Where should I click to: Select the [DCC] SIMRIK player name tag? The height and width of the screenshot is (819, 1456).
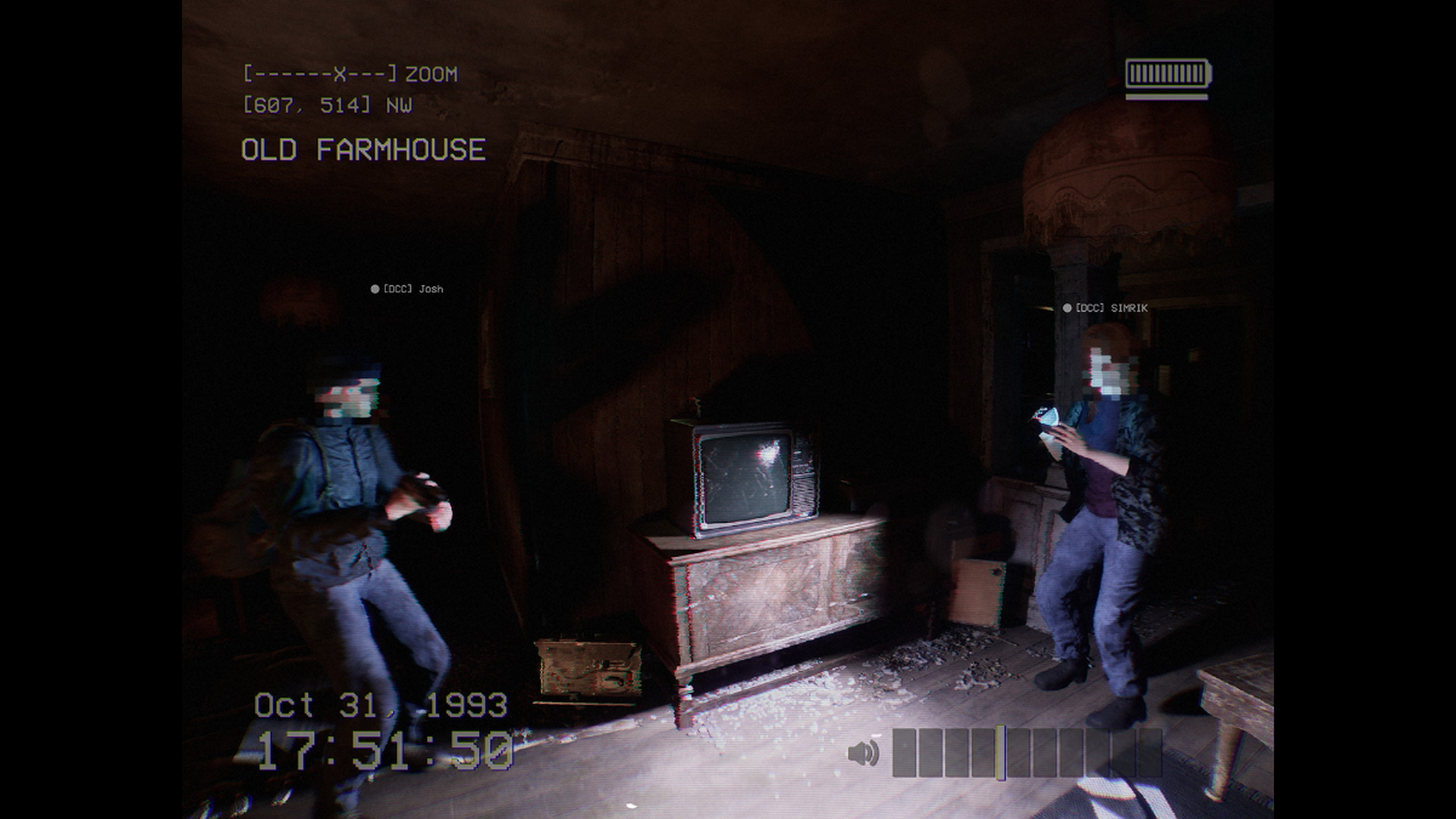[1106, 308]
